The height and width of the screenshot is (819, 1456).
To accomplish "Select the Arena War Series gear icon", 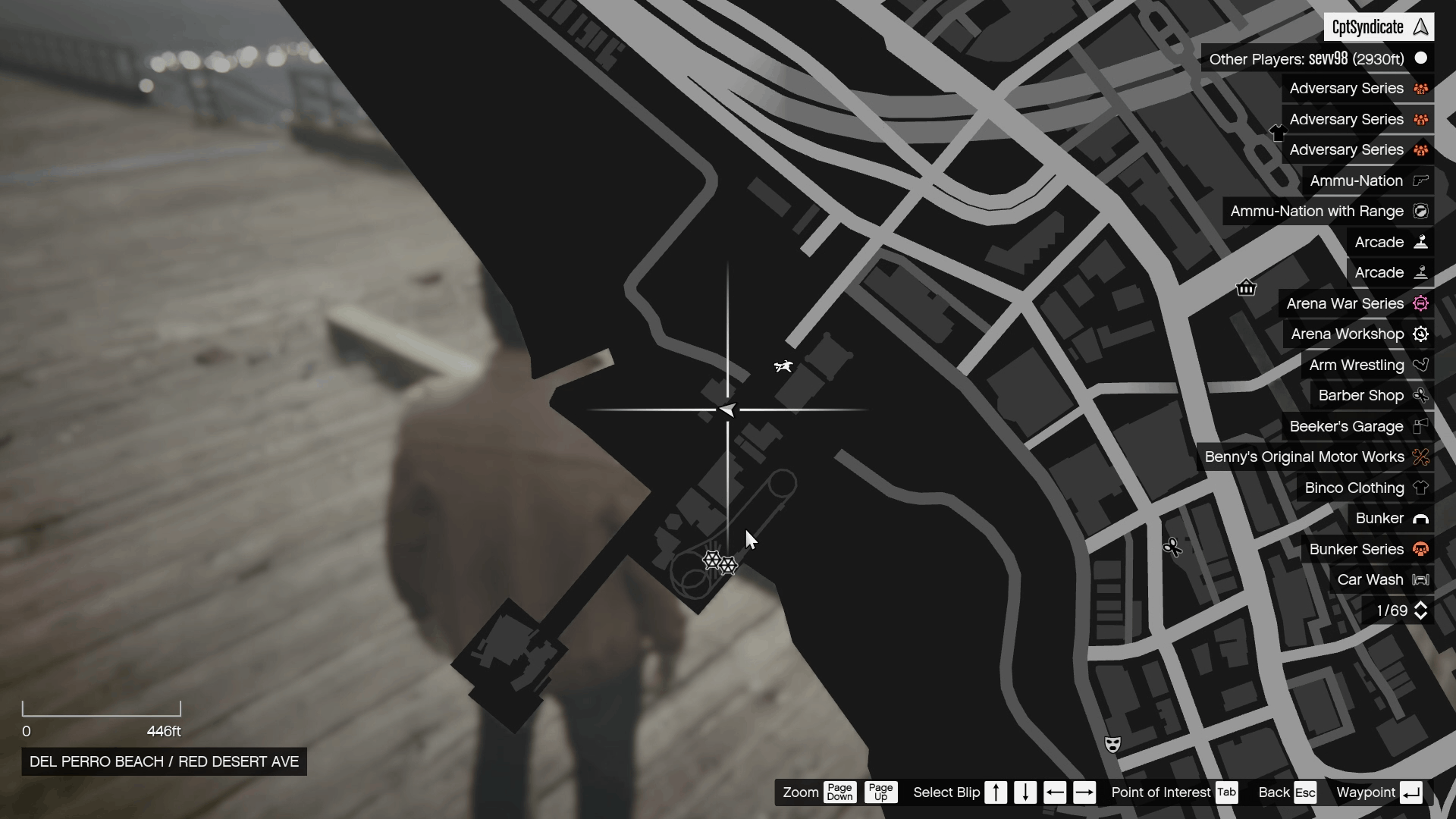I will coord(1421,303).
